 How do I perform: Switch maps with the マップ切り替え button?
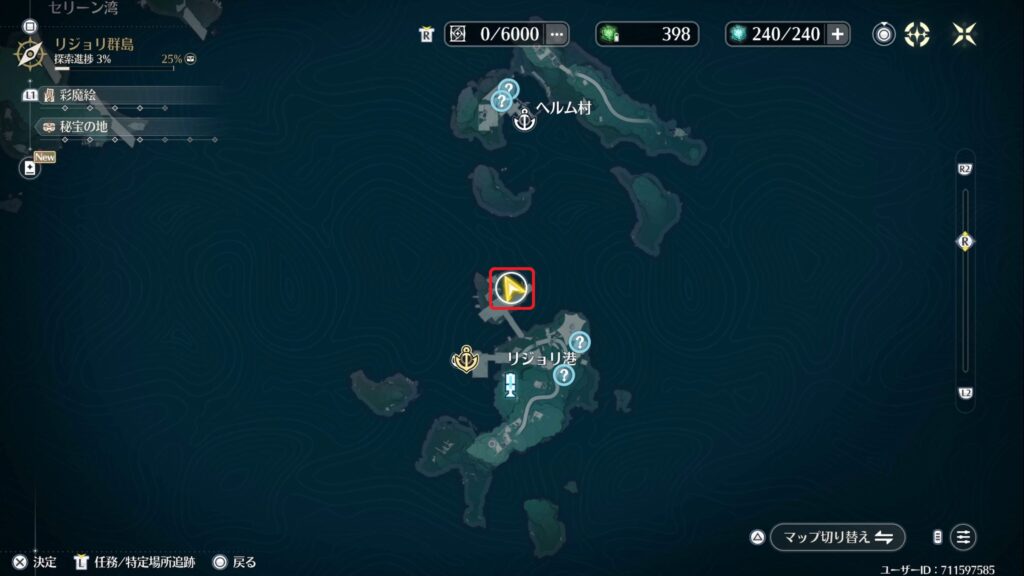pos(838,537)
